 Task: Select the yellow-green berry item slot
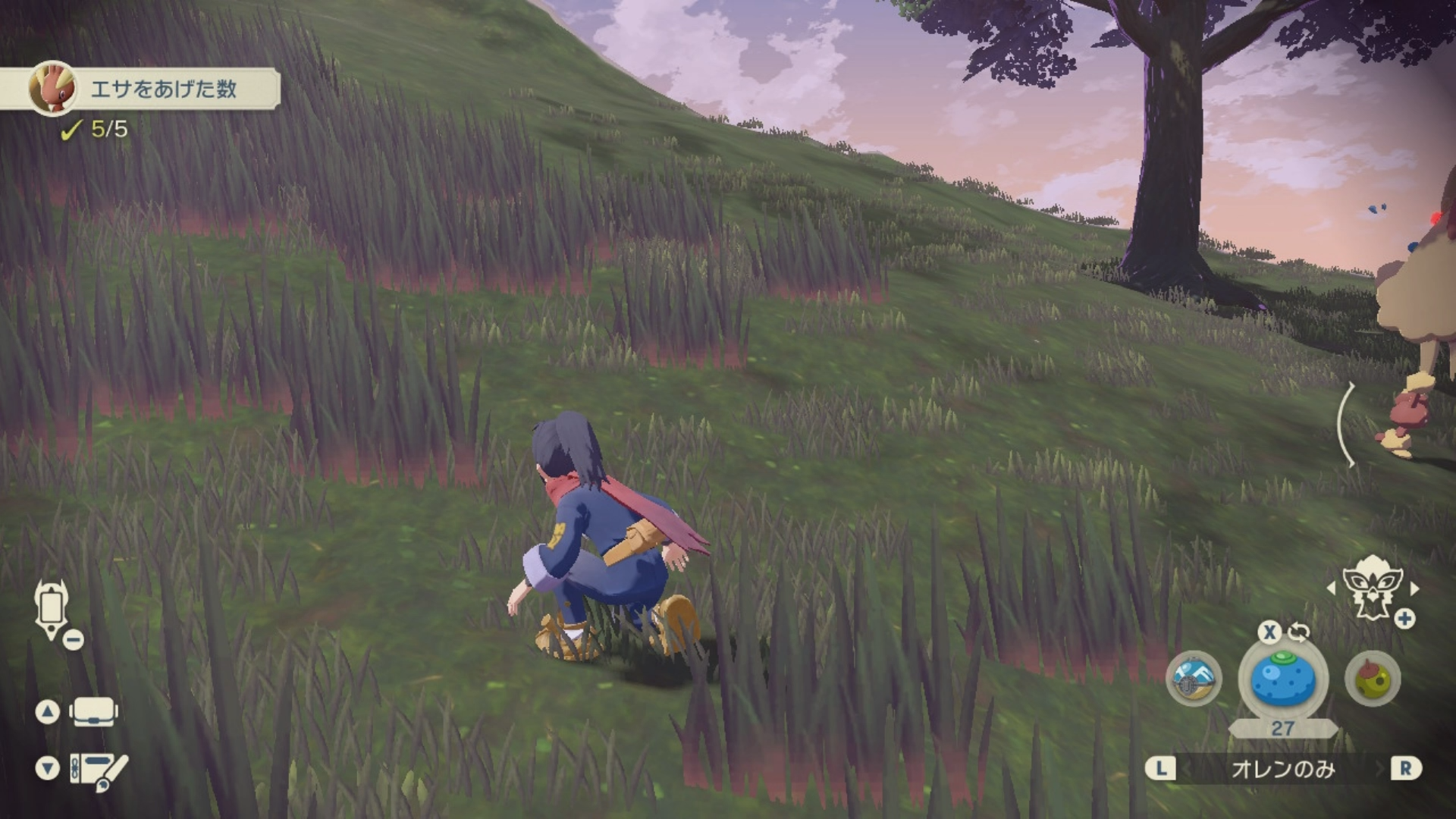1373,679
